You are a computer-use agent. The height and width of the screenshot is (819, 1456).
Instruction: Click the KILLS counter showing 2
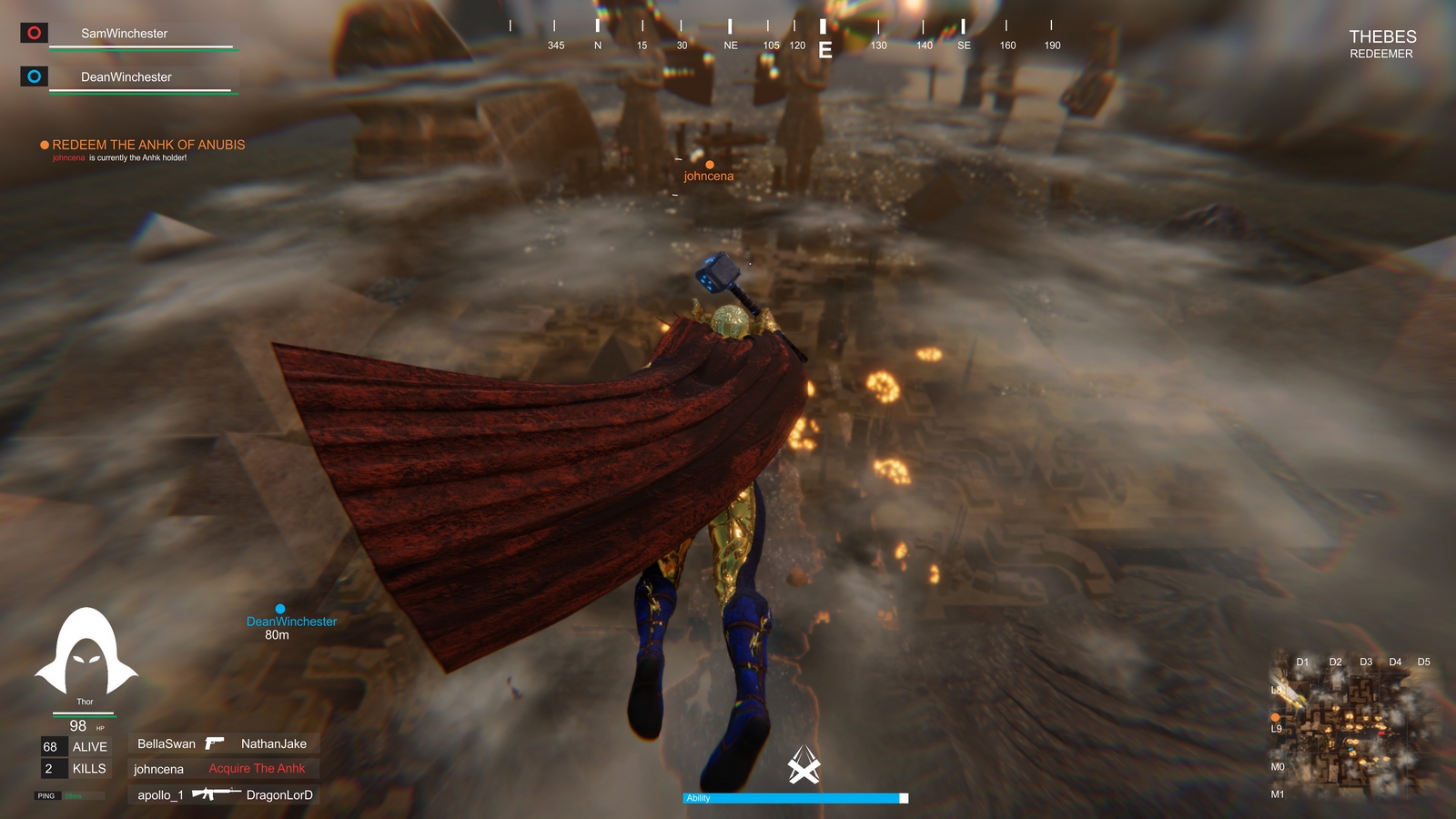[x=75, y=769]
